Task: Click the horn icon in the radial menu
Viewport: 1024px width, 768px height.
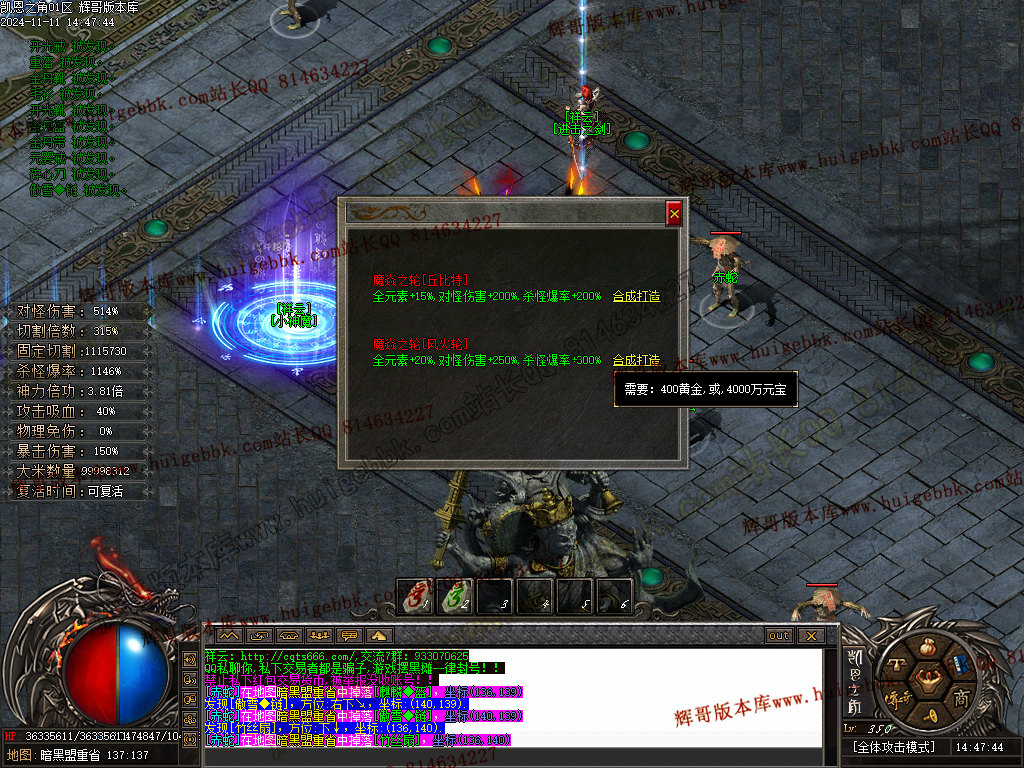Action: tap(929, 717)
